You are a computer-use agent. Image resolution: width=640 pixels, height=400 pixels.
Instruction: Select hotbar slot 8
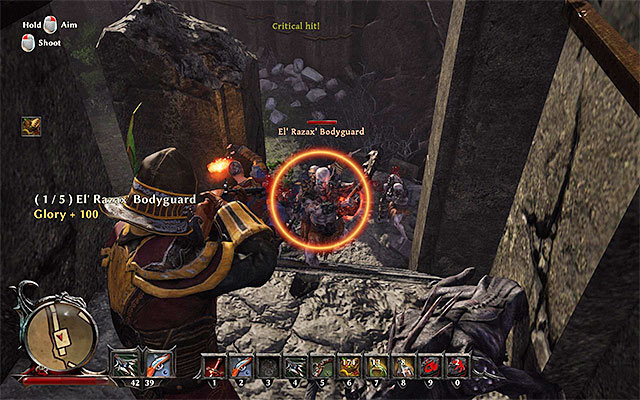tap(403, 365)
